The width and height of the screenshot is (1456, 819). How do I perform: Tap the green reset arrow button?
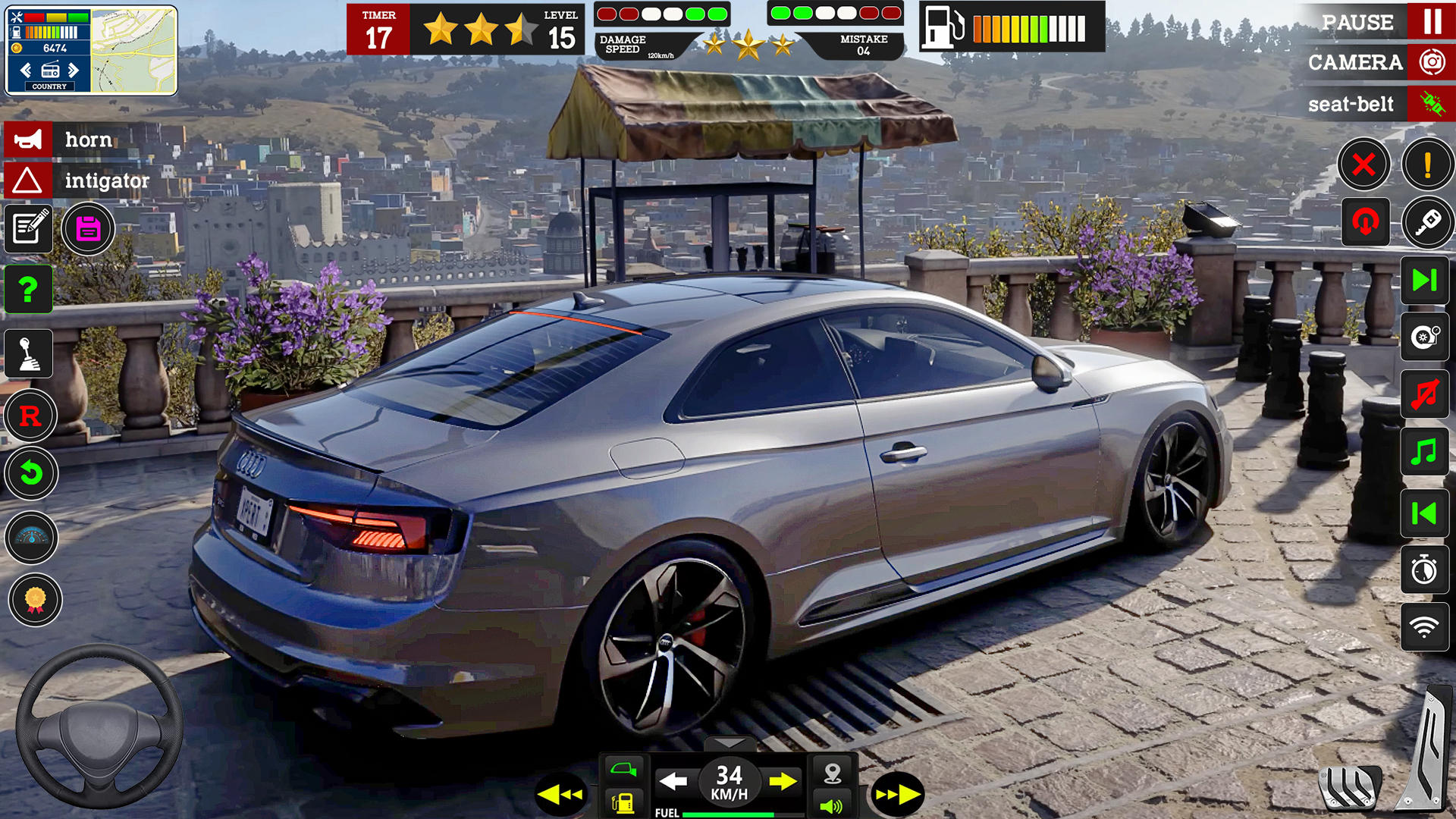click(x=30, y=474)
